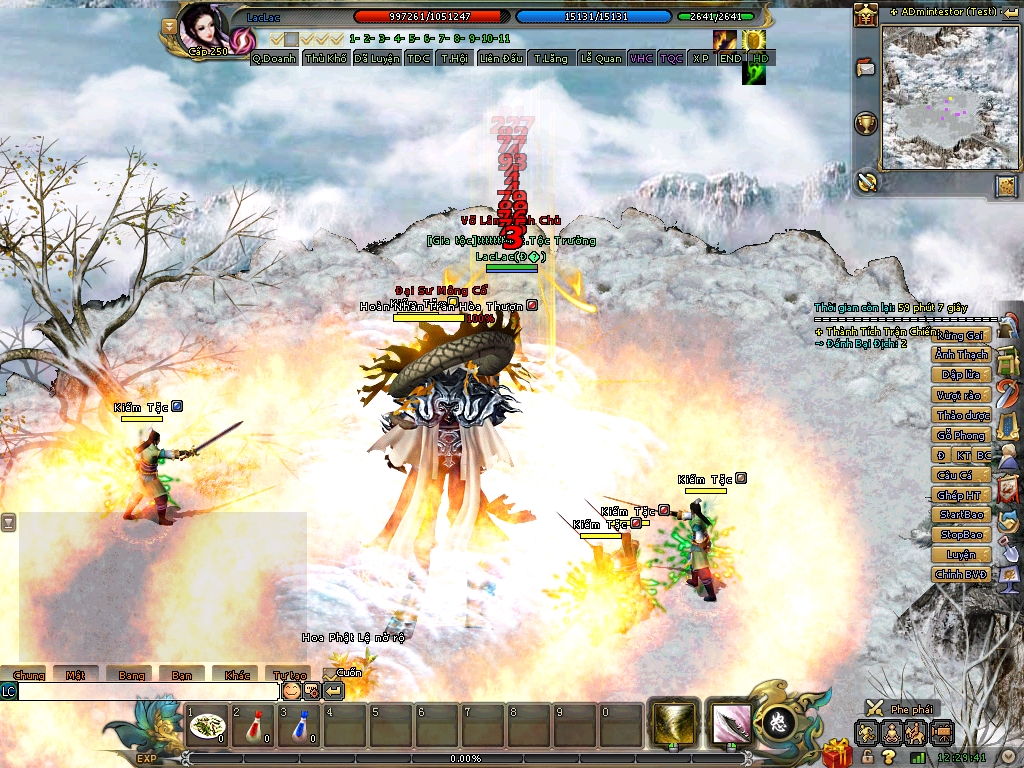Switch to the Thủ Khố tab

coord(326,59)
